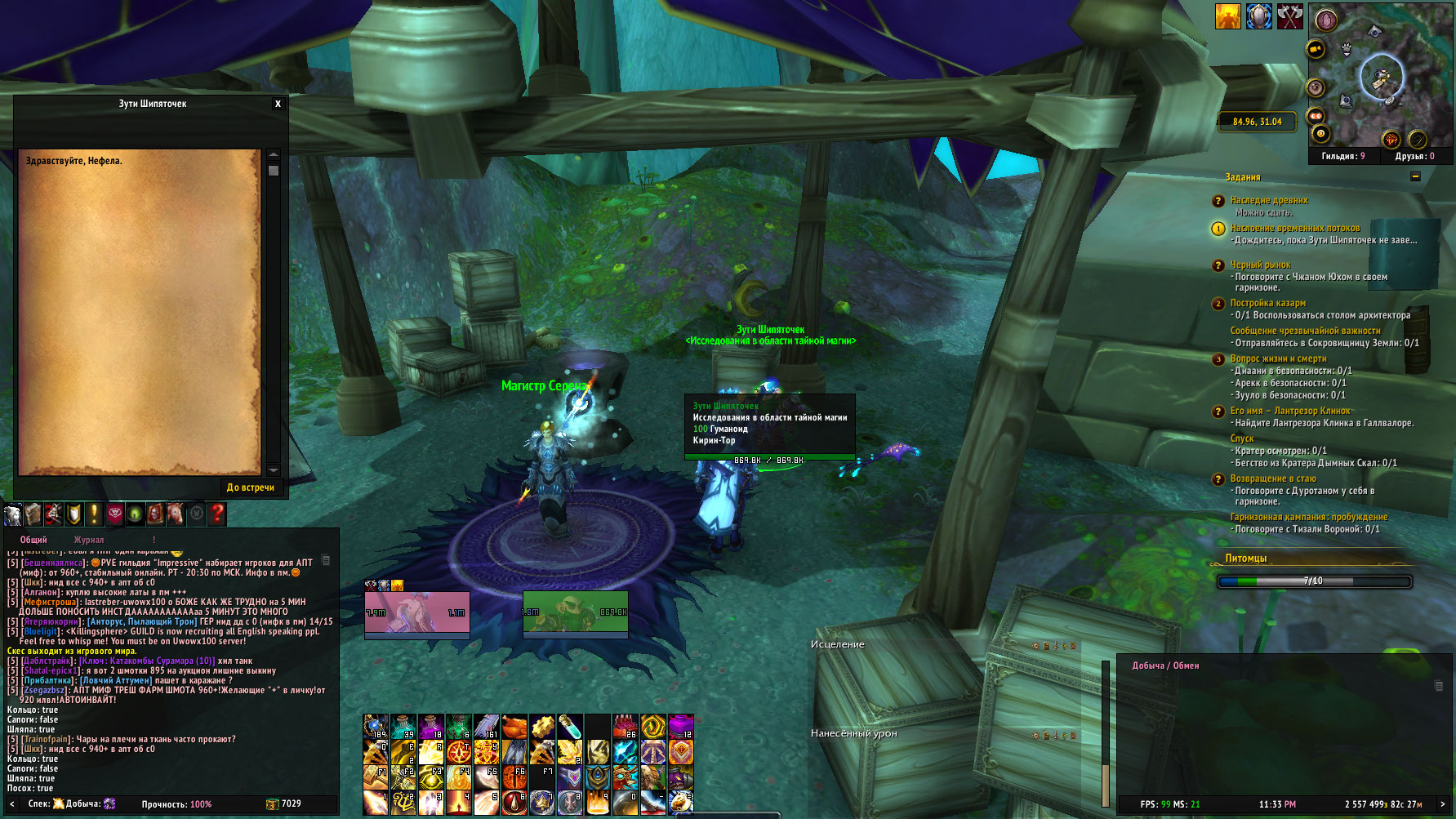Open the yellow exclamation quest log icon
The height and width of the screenshot is (819, 1456).
click(95, 514)
